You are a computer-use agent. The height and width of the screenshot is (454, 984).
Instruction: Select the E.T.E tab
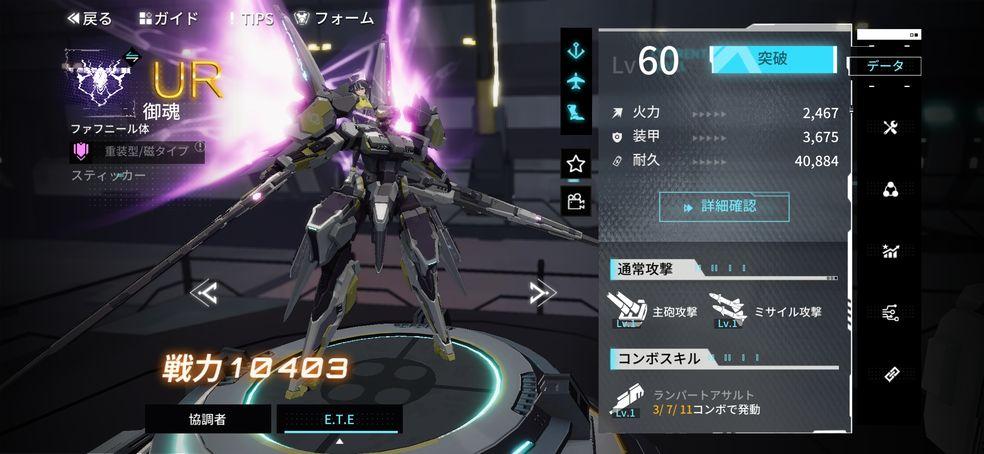point(339,419)
